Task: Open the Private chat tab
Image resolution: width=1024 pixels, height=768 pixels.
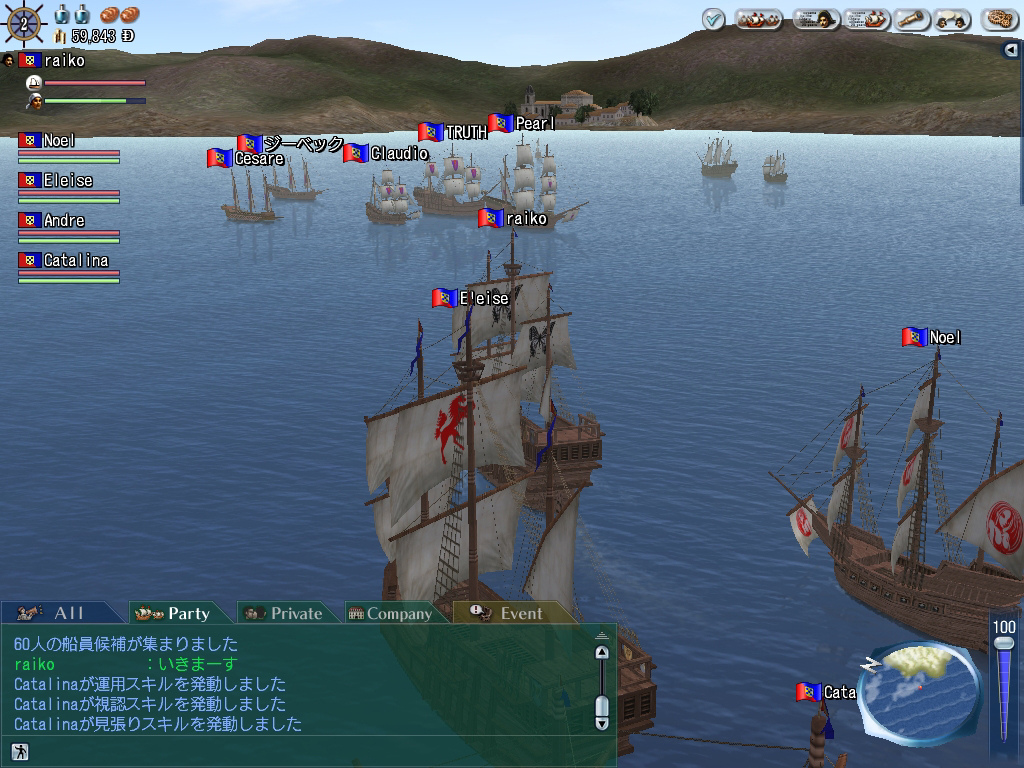Action: [287, 613]
